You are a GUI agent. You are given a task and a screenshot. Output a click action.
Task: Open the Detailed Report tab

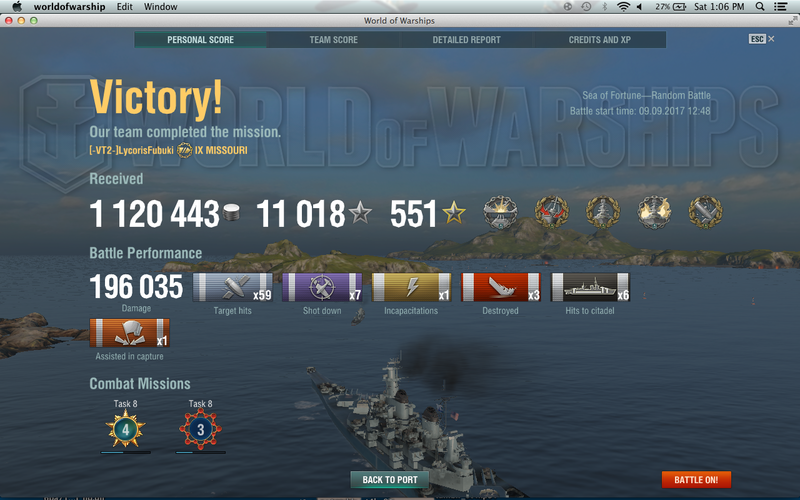pos(466,40)
